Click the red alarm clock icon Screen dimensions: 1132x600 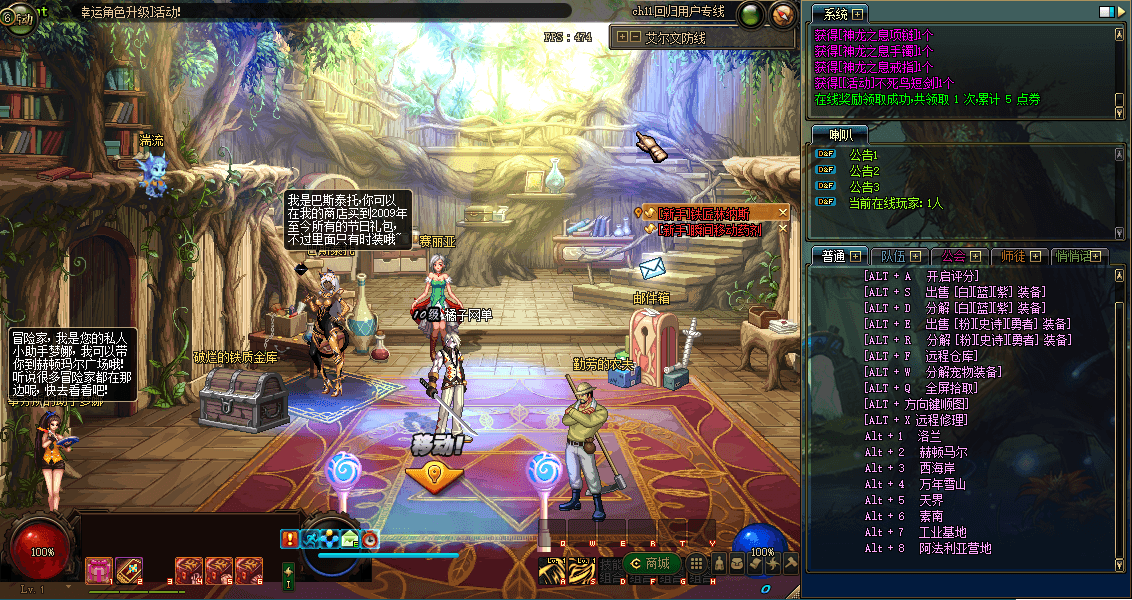pyautogui.click(x=370, y=539)
